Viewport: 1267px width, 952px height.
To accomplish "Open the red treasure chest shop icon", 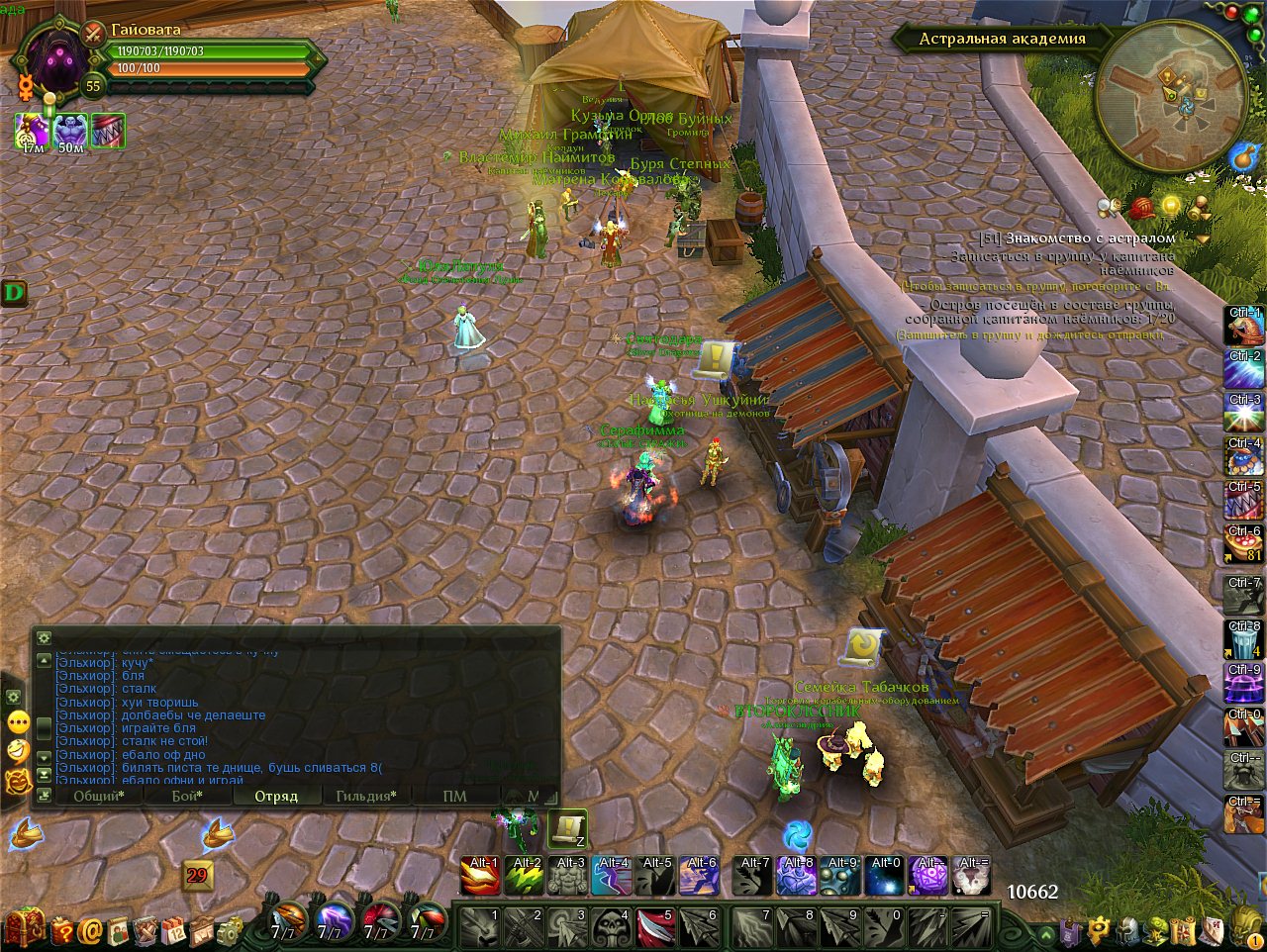I will click(27, 928).
